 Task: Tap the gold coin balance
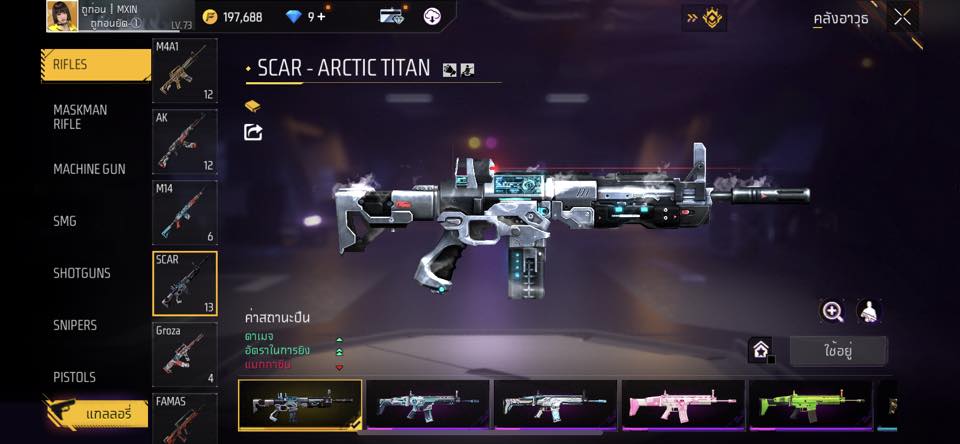(x=231, y=16)
